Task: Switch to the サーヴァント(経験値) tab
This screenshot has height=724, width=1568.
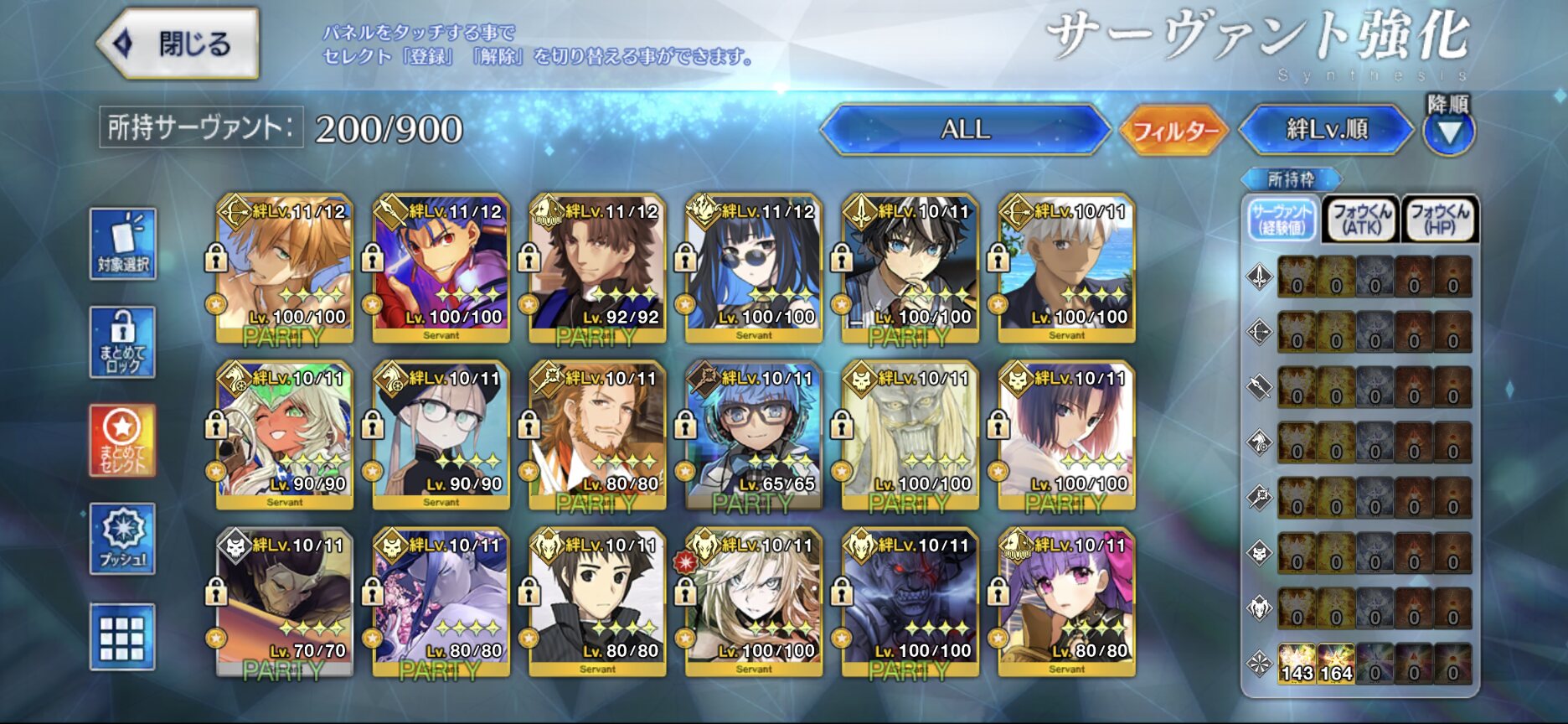Action: pyautogui.click(x=1281, y=220)
